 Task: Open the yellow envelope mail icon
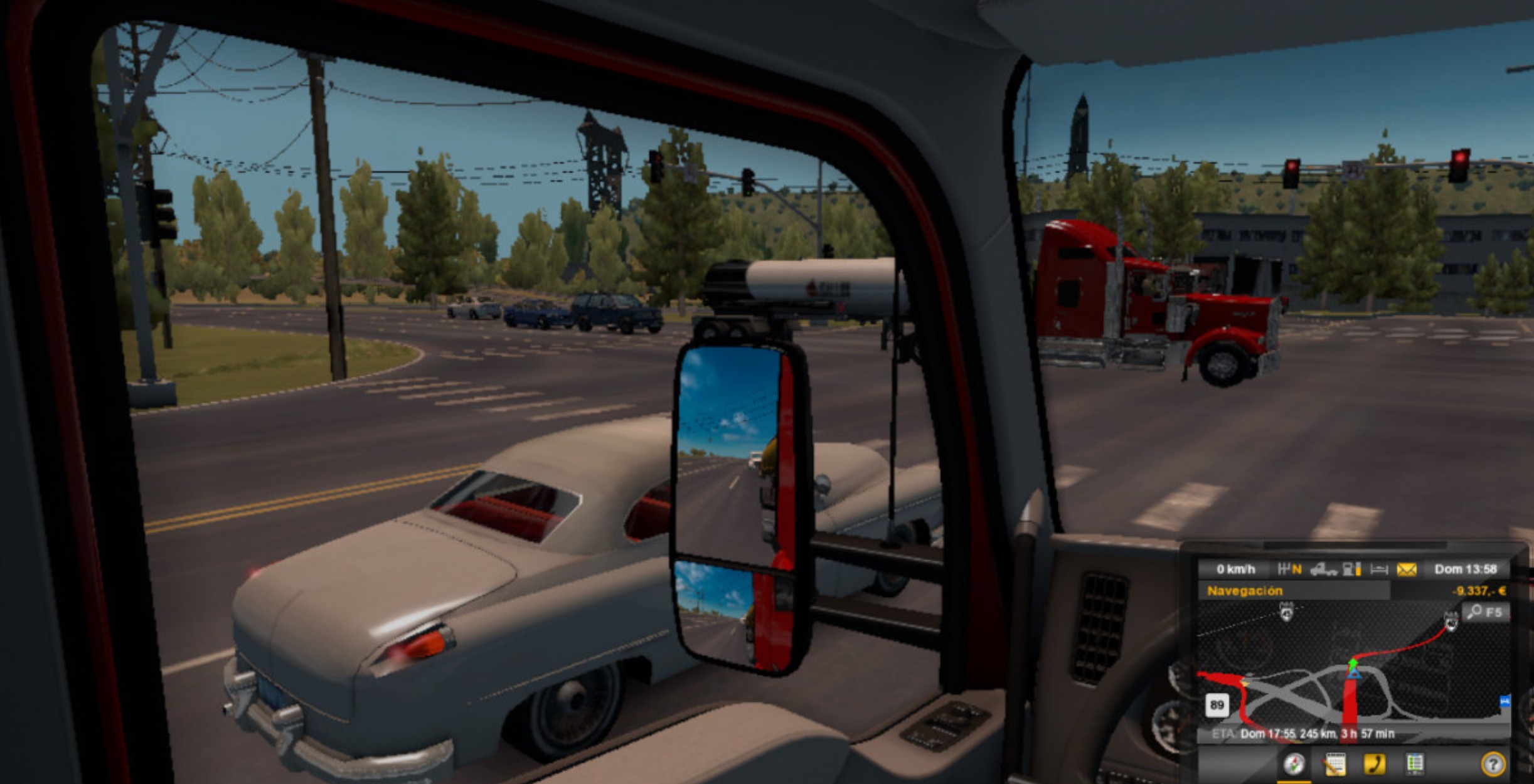1407,569
